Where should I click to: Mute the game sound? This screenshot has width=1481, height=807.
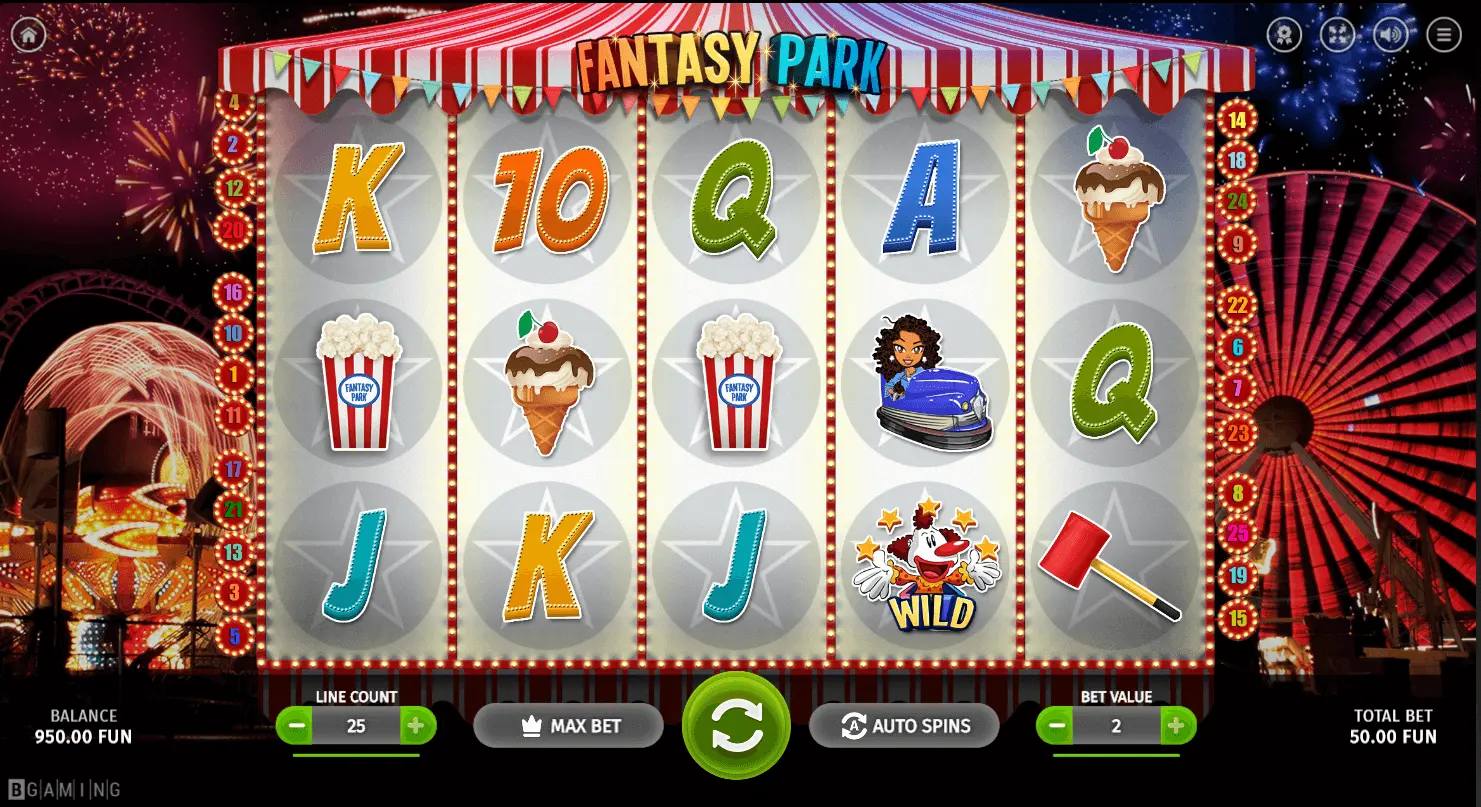pyautogui.click(x=1390, y=35)
